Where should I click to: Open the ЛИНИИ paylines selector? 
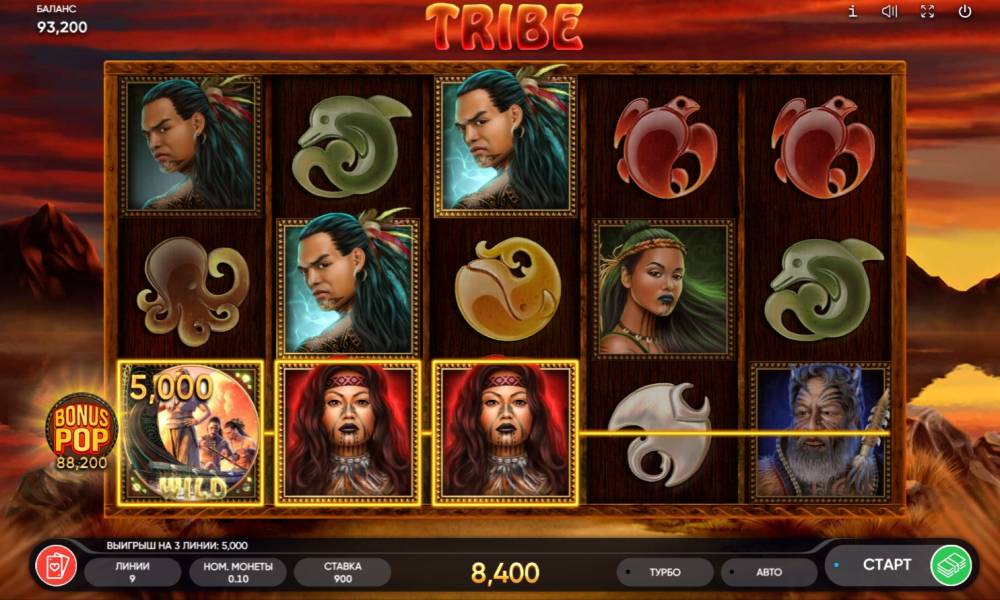132,572
